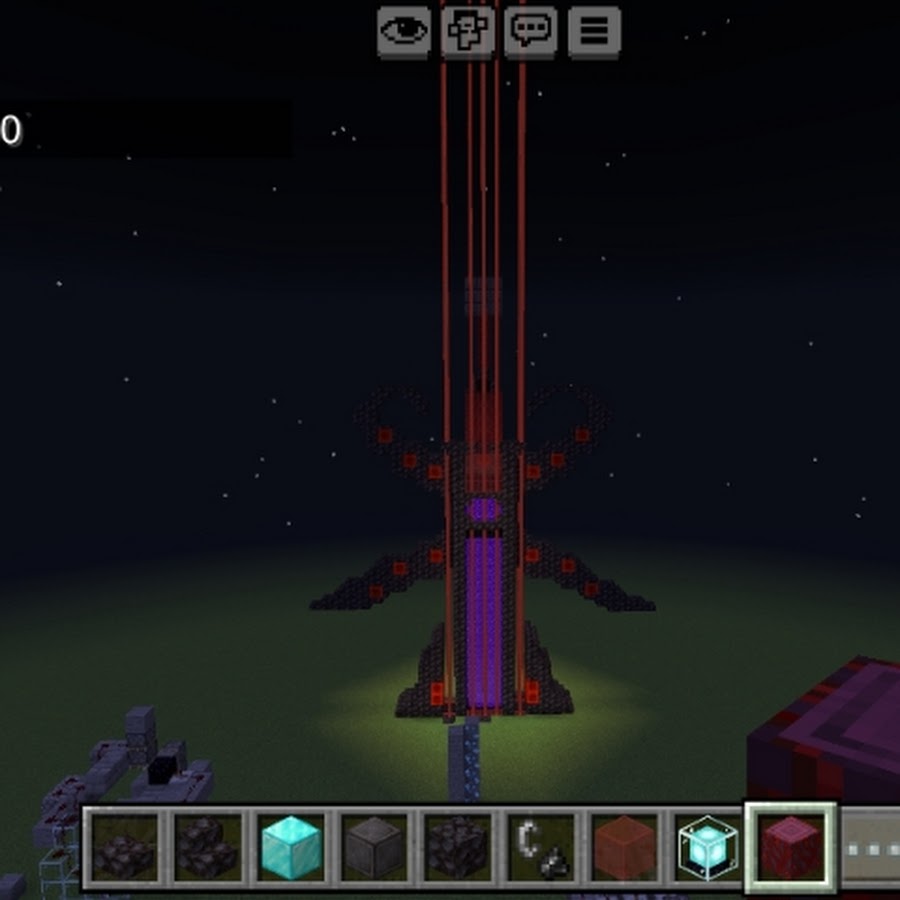Open the three-line pause menu button
The image size is (900, 900).
pyautogui.click(x=594, y=30)
